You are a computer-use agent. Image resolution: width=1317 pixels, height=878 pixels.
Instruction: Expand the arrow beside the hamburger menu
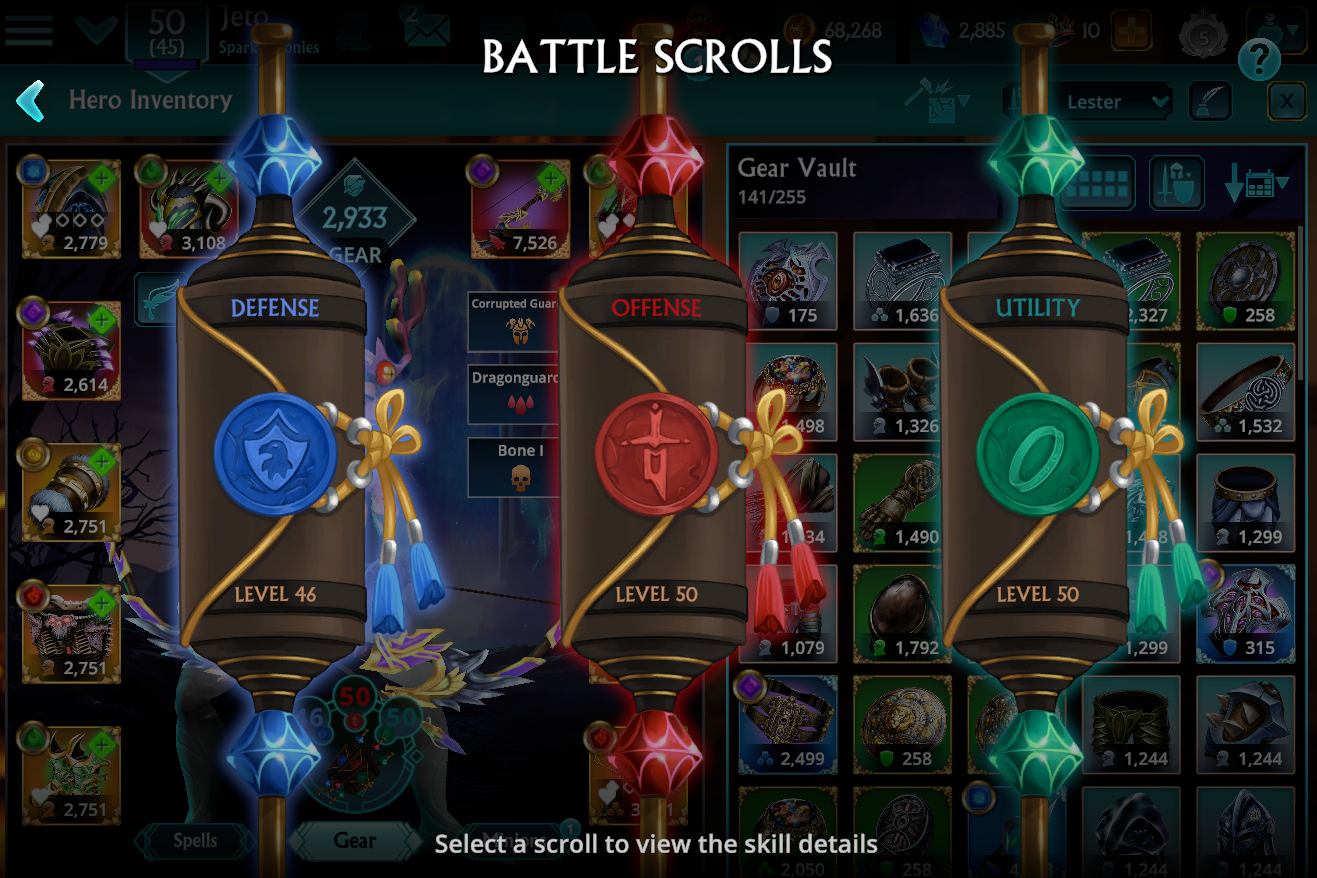click(96, 30)
